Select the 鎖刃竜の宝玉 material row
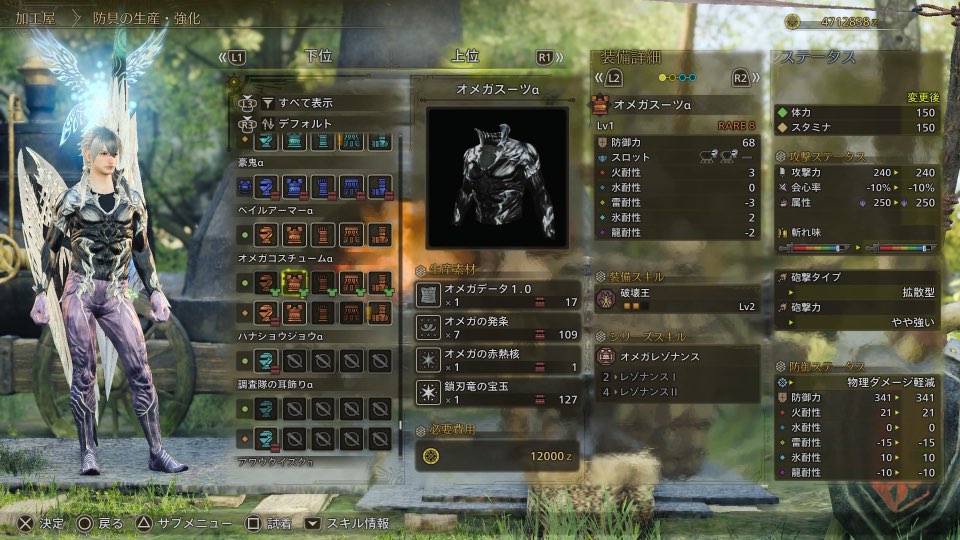 (498, 392)
